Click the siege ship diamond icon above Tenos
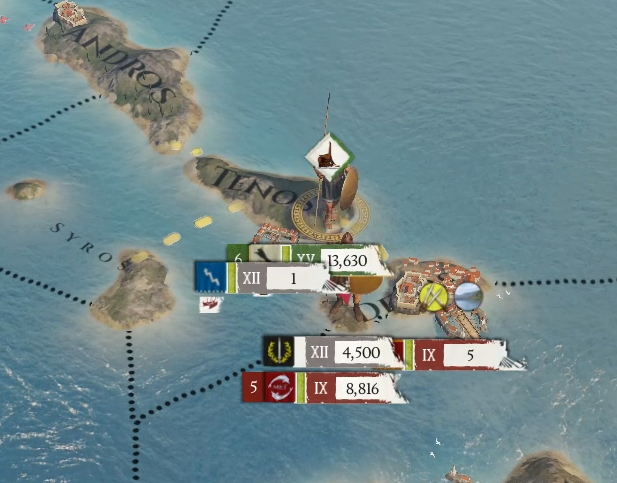 327,155
